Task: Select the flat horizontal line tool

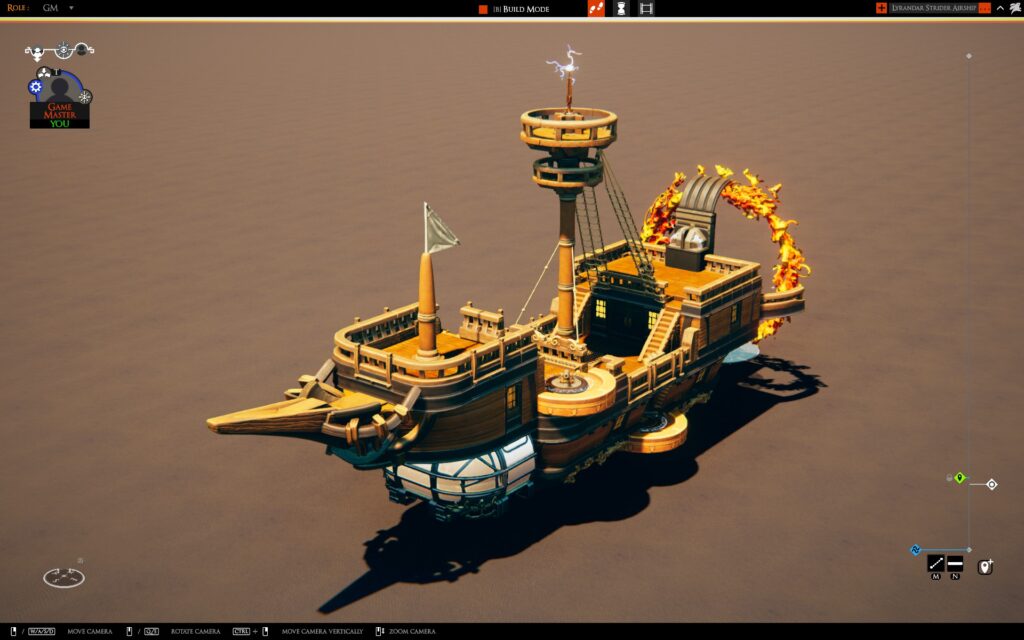Action: pos(955,564)
